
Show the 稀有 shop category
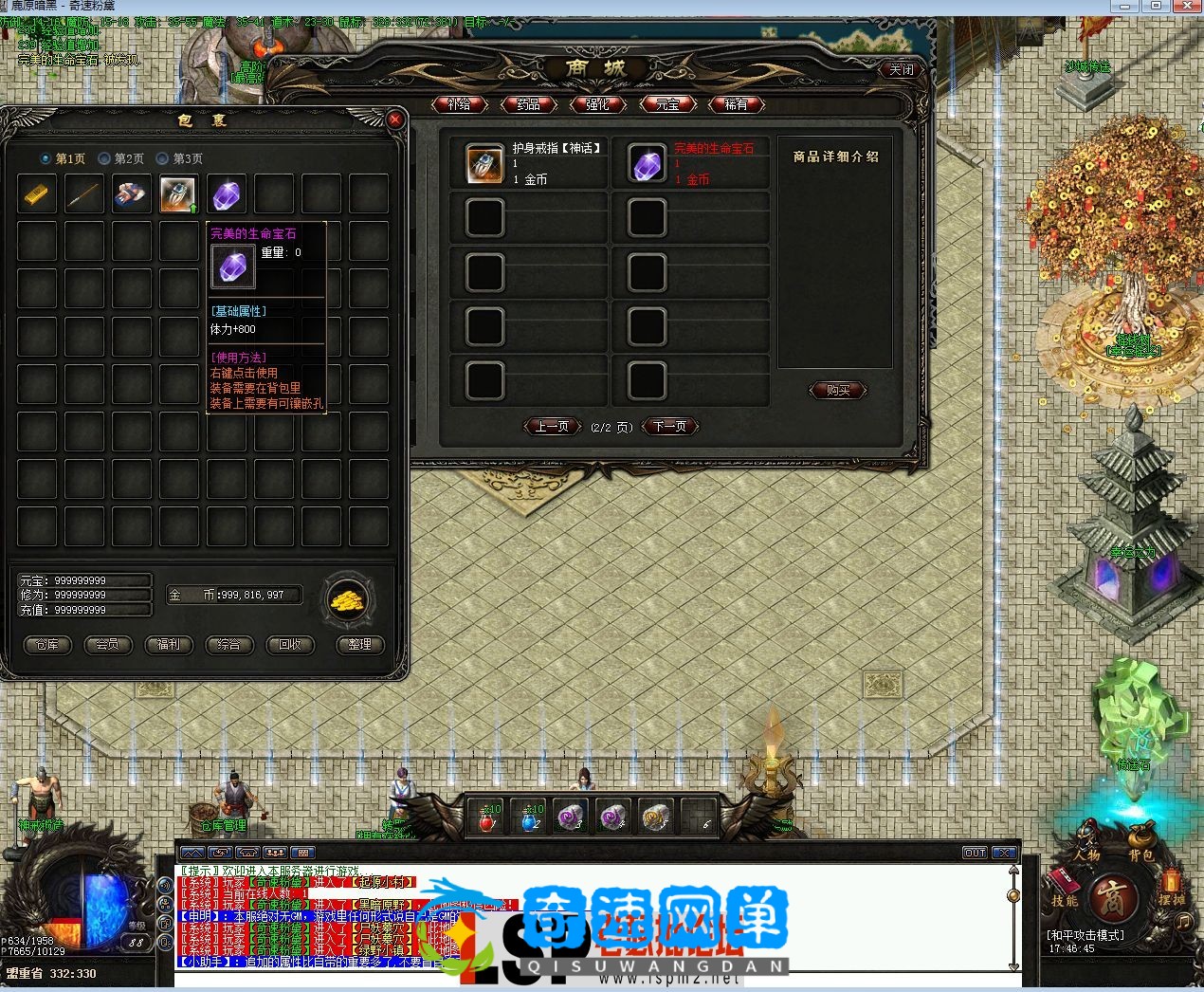coord(736,104)
